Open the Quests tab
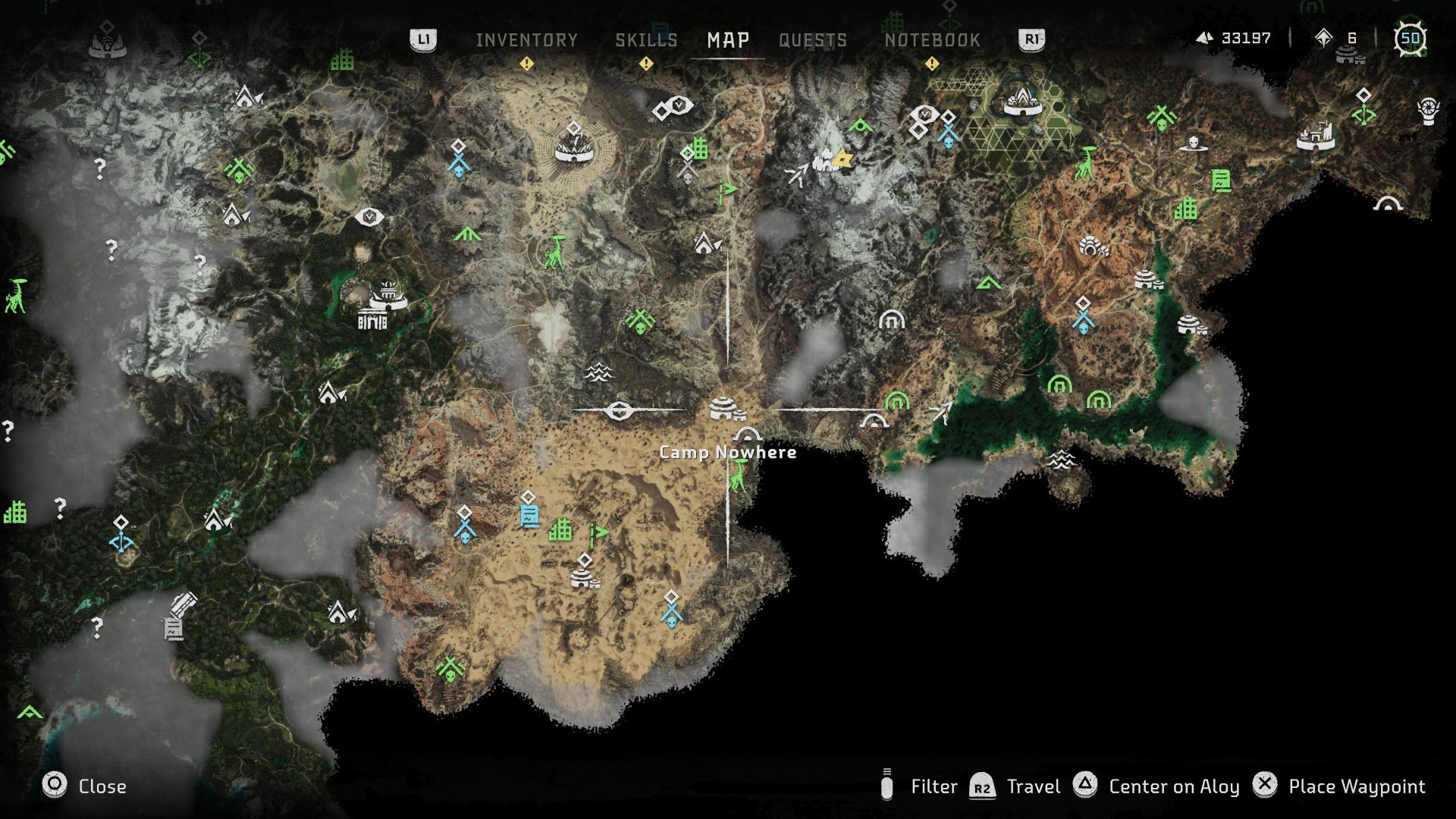The height and width of the screenshot is (819, 1456). 812,39
